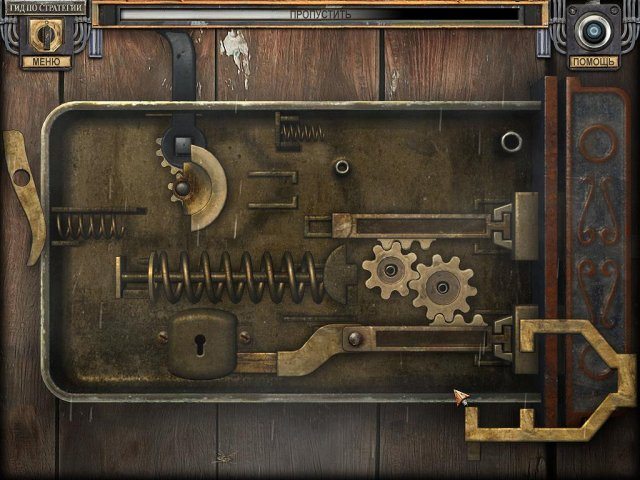Skip the puzzle with ПРОПУСТИТЬ
This screenshot has height=480, width=640.
320,15
